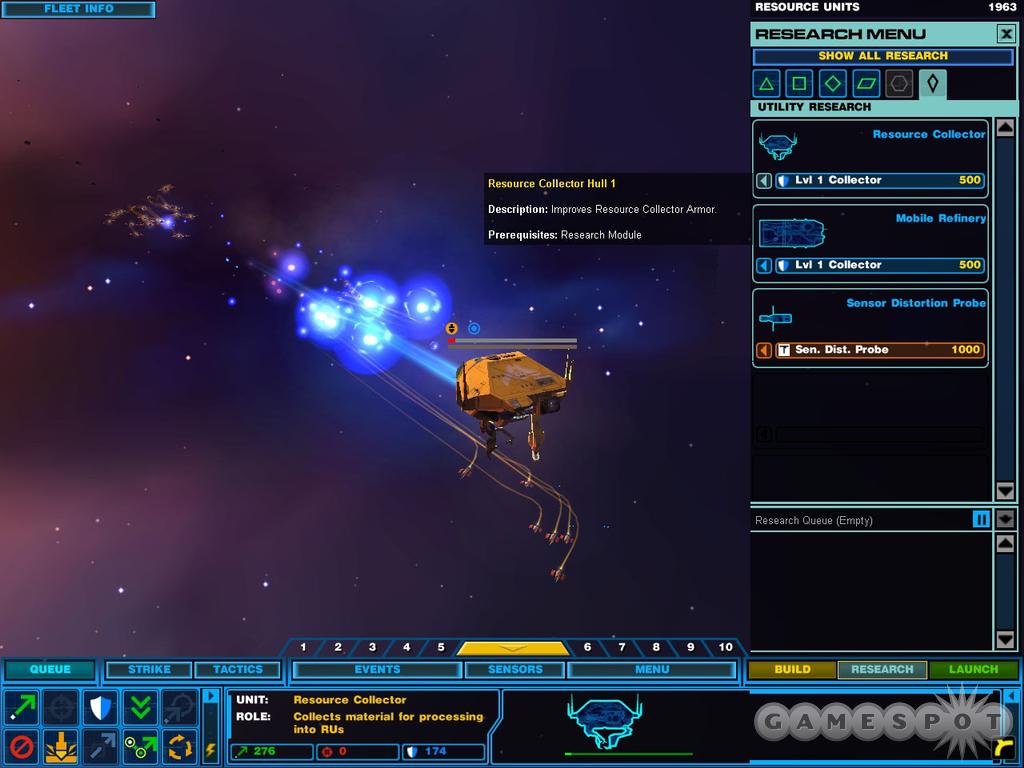Open the Build menu

(x=792, y=669)
